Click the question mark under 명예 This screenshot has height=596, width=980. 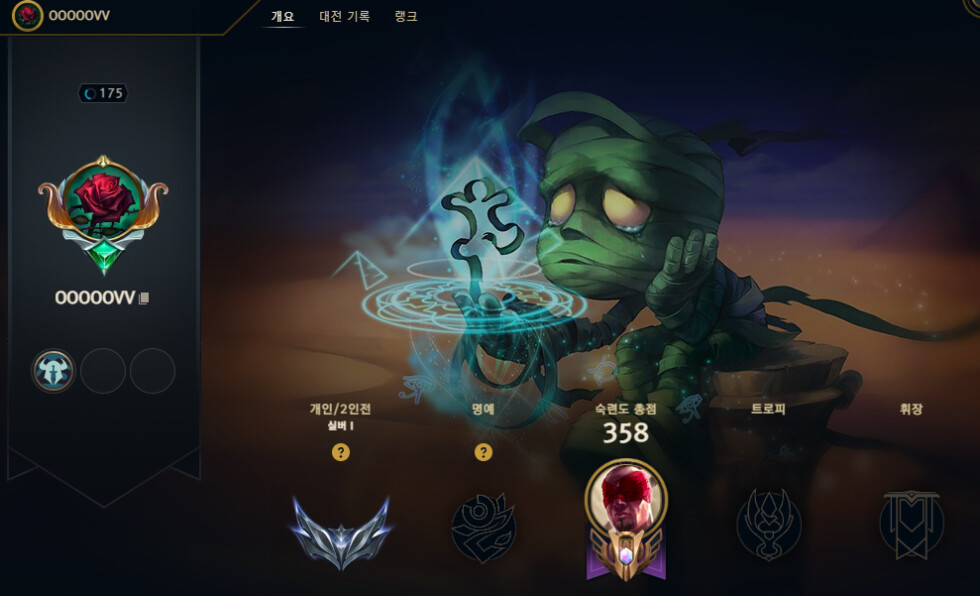pyautogui.click(x=483, y=452)
